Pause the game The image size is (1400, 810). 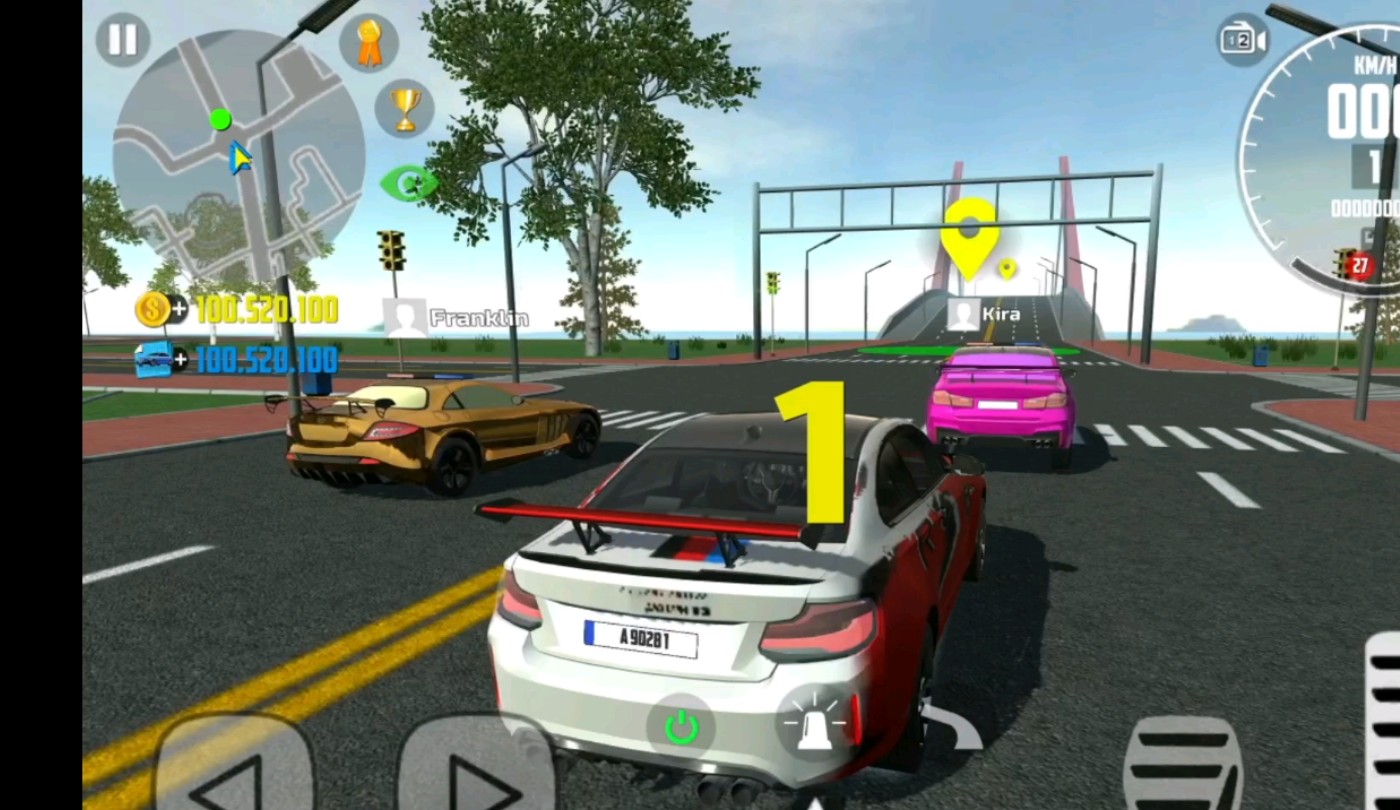pos(123,40)
